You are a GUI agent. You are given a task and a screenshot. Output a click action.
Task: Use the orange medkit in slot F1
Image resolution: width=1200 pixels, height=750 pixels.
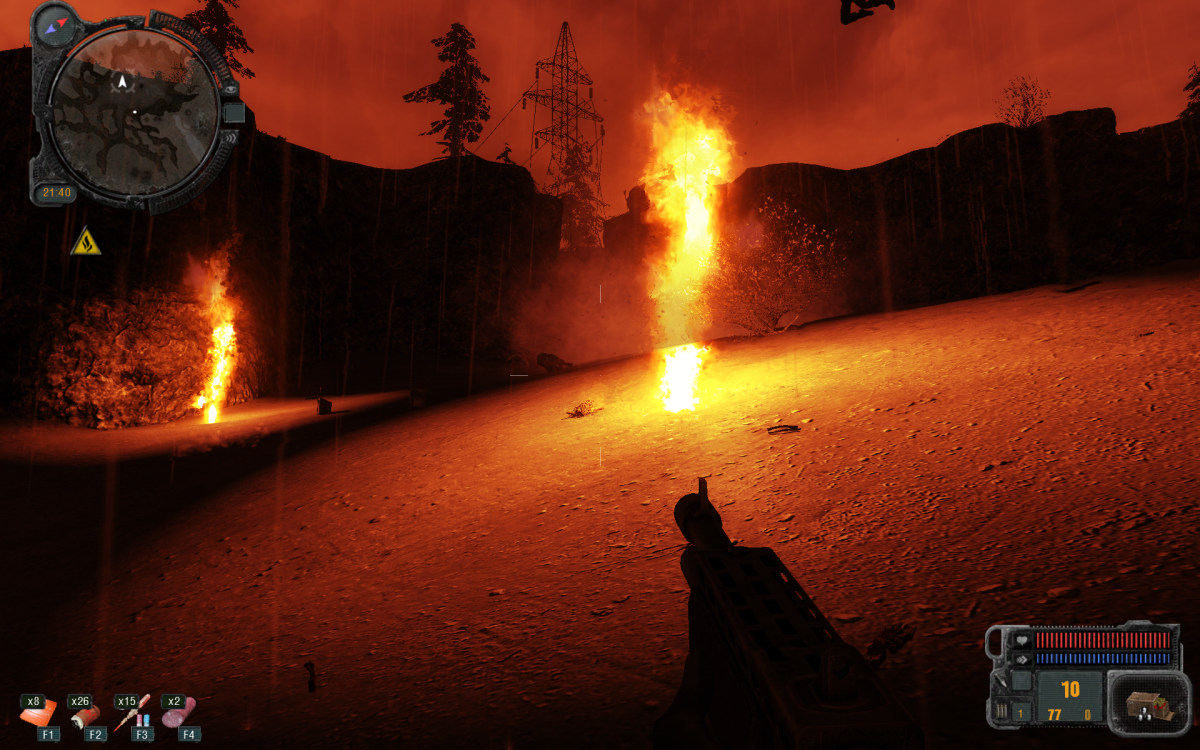click(x=36, y=711)
